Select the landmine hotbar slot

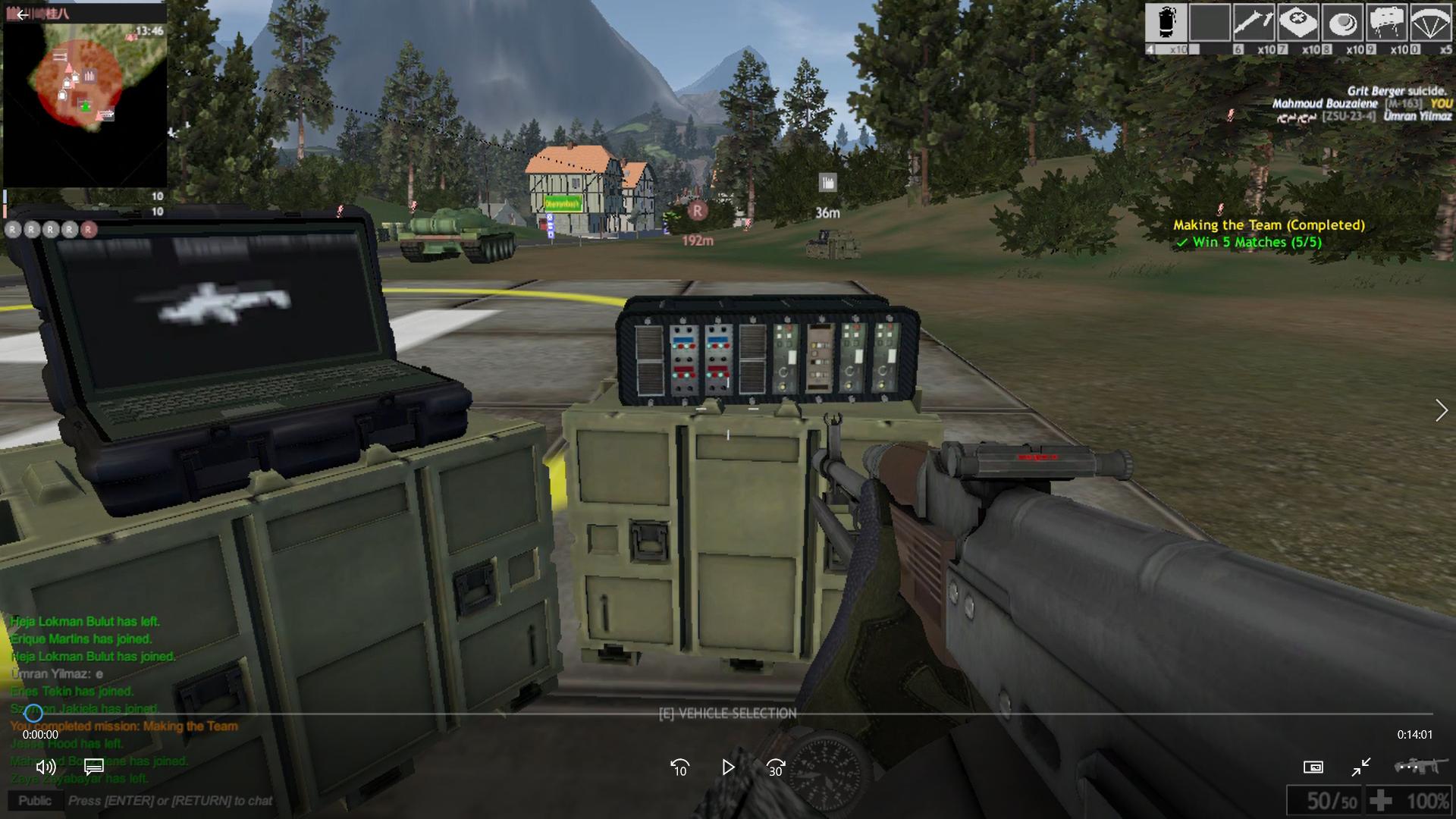click(x=1342, y=22)
